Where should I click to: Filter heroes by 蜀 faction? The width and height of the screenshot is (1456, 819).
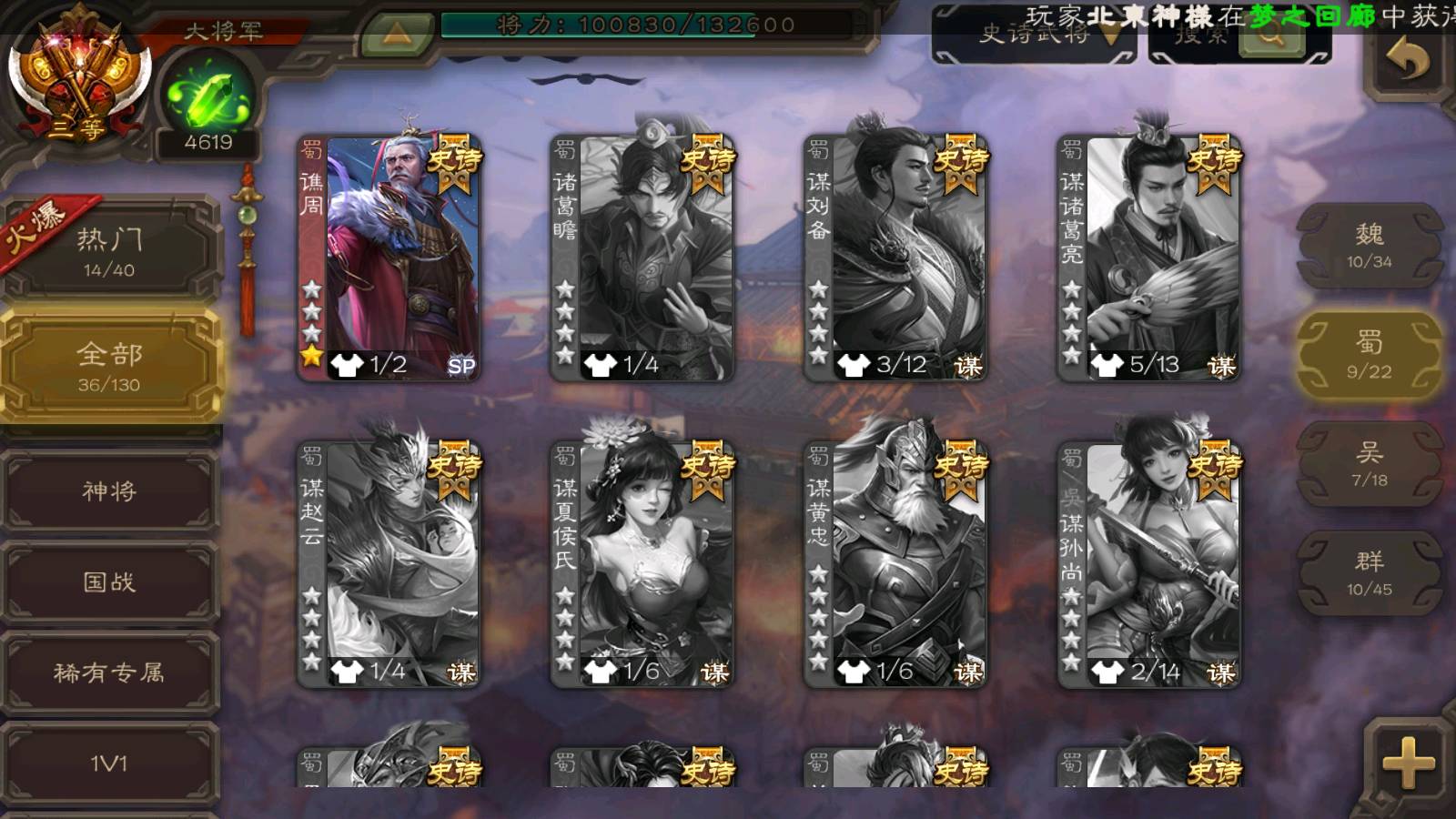[x=1369, y=355]
